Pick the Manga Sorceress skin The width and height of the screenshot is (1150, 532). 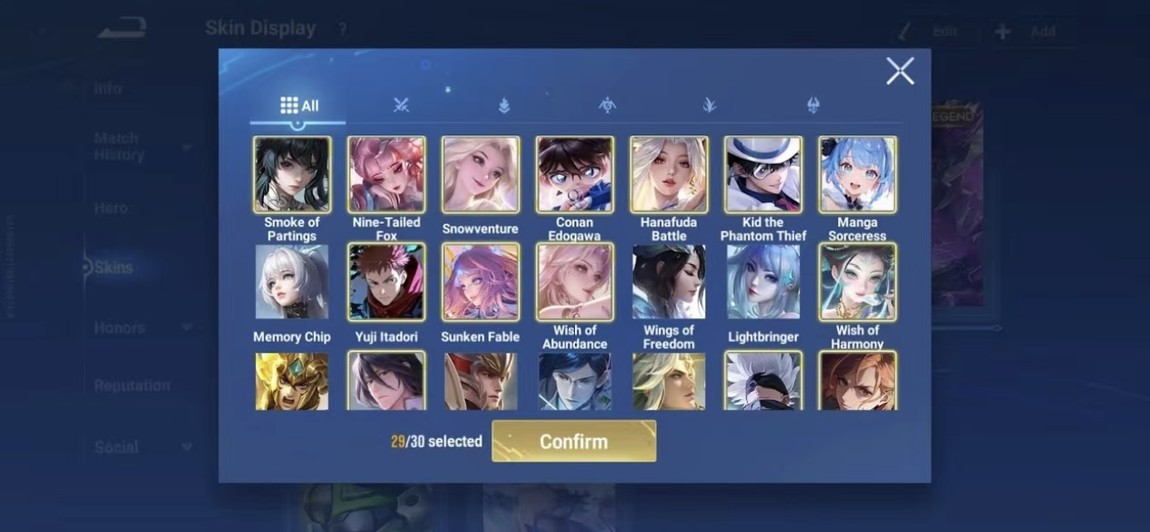click(x=857, y=175)
